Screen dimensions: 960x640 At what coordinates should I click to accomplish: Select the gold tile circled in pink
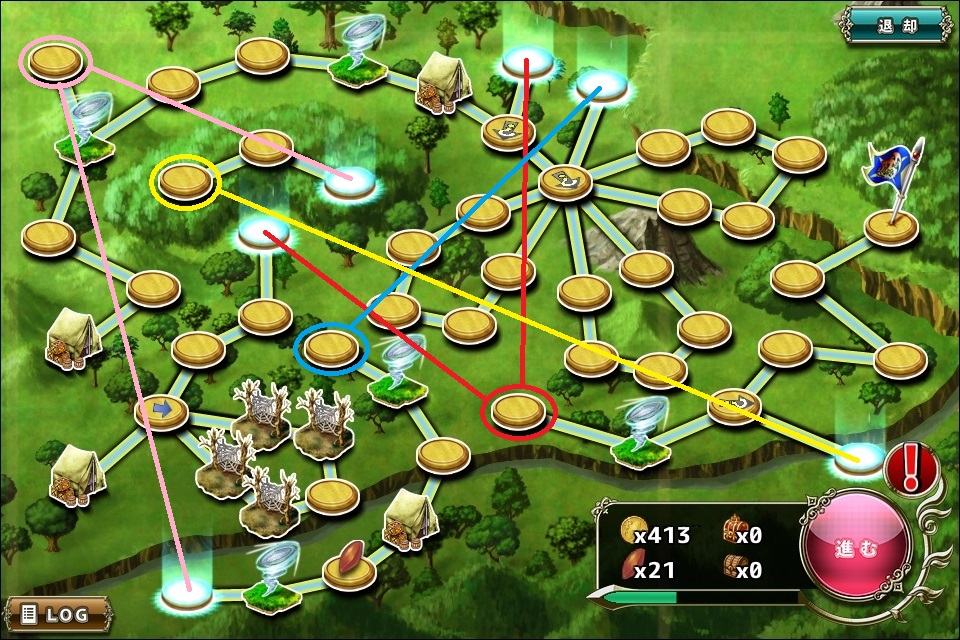55,62
